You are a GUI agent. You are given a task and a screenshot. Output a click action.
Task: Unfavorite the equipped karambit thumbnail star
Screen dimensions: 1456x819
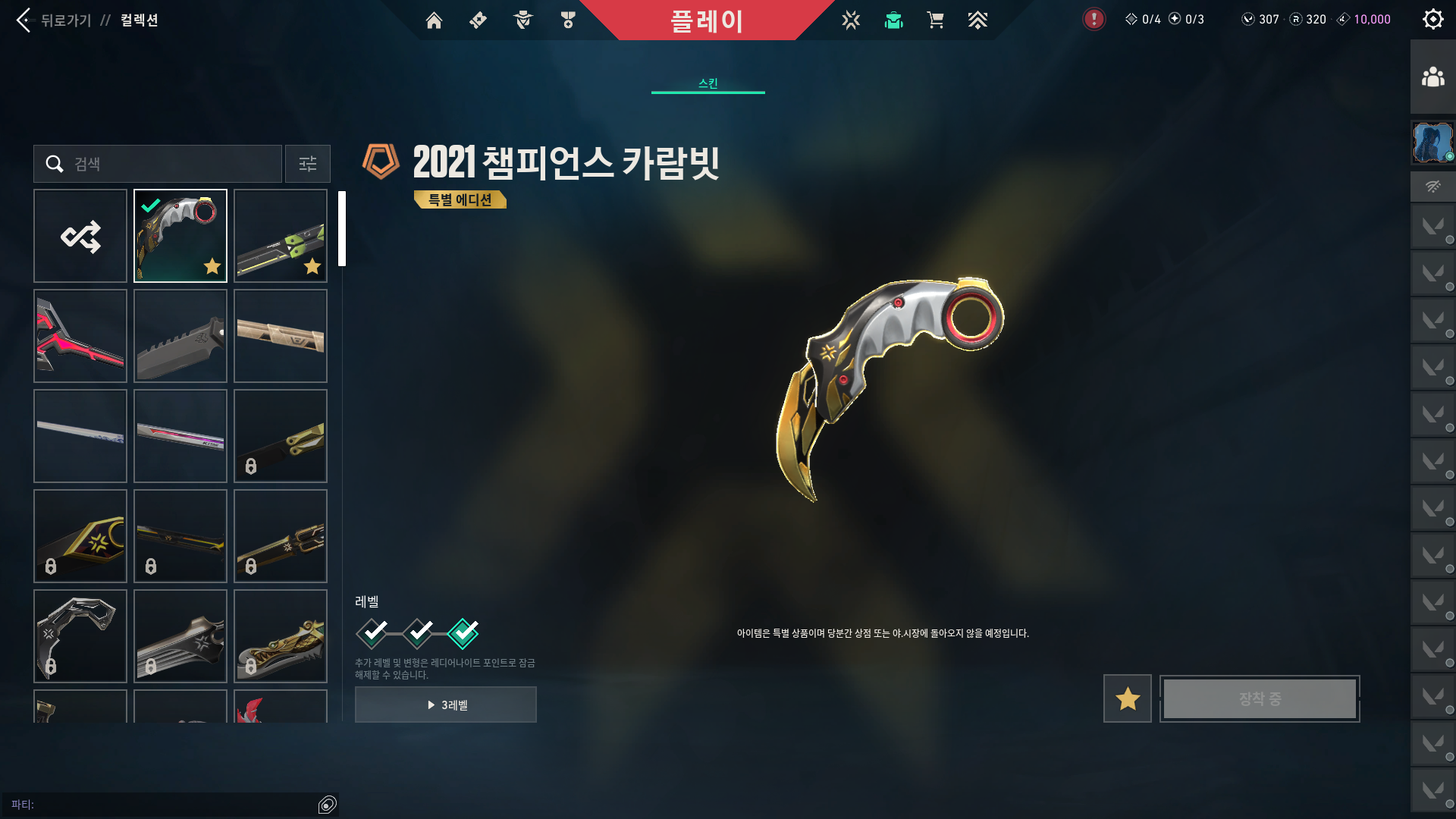pyautogui.click(x=212, y=266)
